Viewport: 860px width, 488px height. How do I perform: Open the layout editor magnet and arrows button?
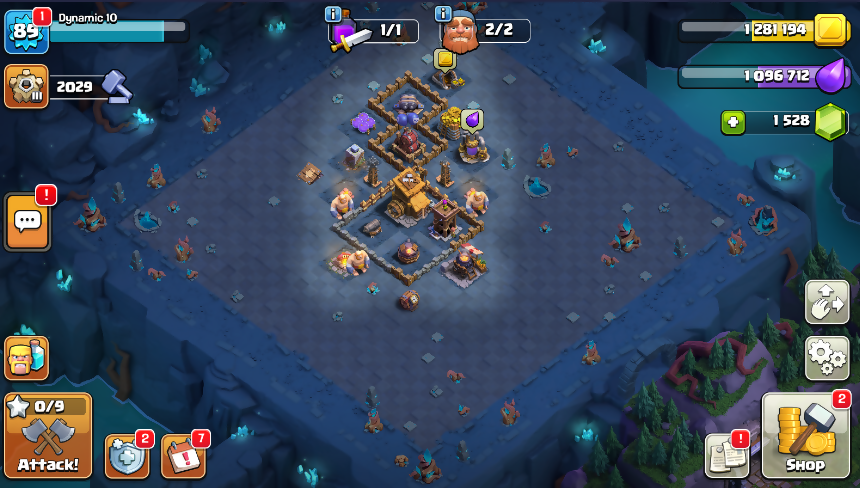(x=827, y=302)
